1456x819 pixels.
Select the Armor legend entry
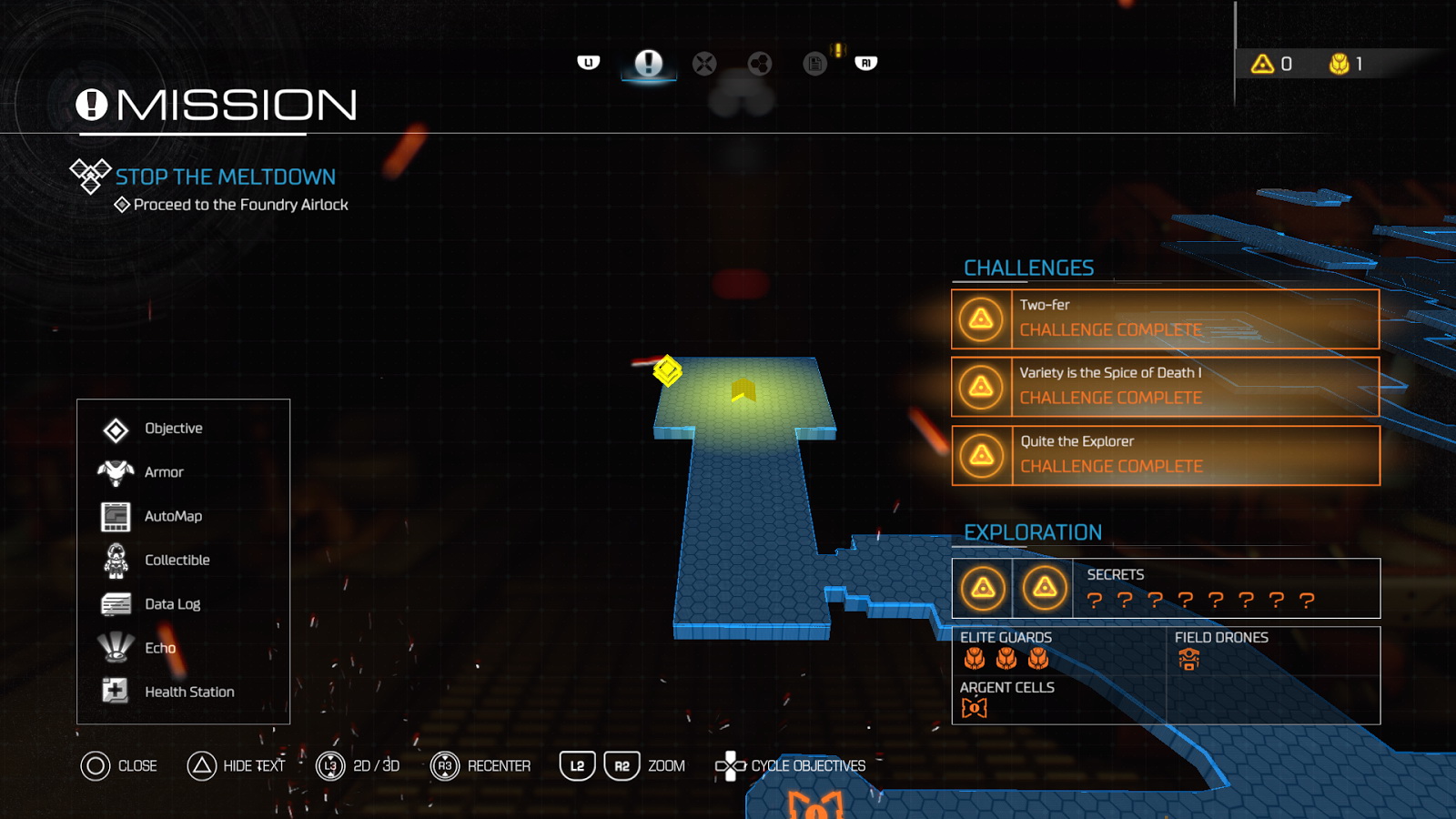click(x=164, y=472)
